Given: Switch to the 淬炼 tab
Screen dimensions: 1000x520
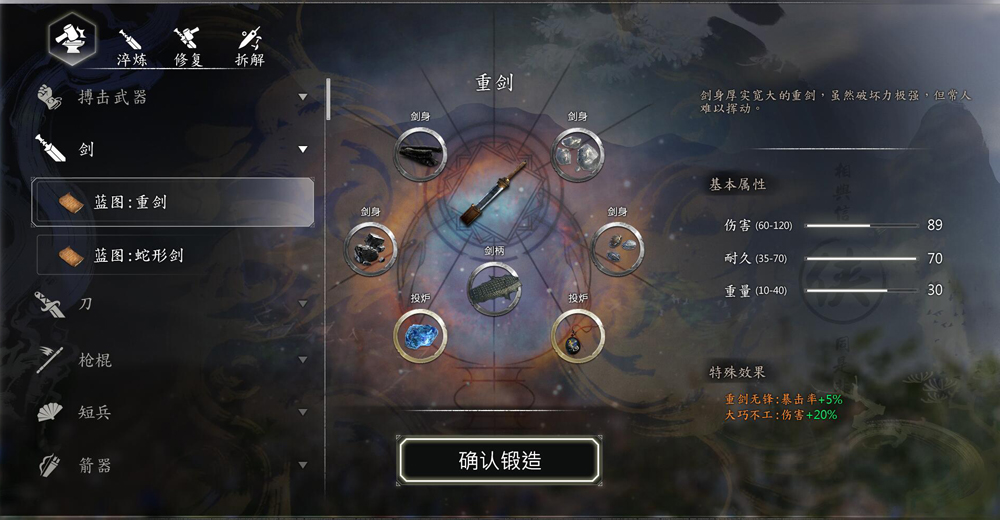Looking at the screenshot, I should 132,47.
